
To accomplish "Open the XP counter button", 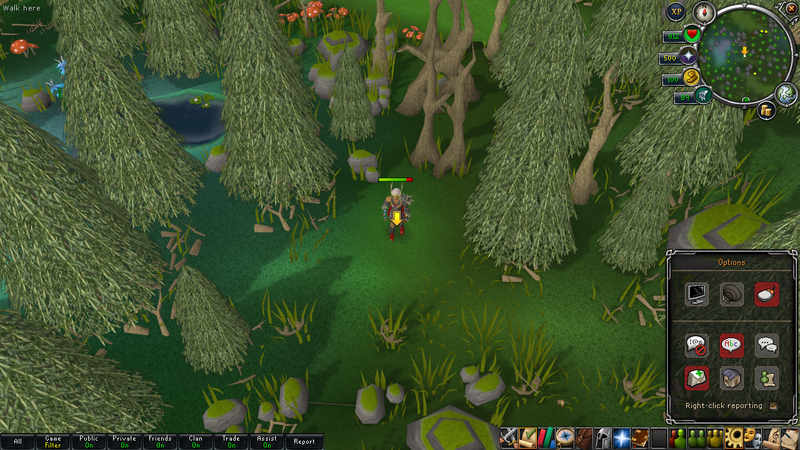I will [677, 11].
